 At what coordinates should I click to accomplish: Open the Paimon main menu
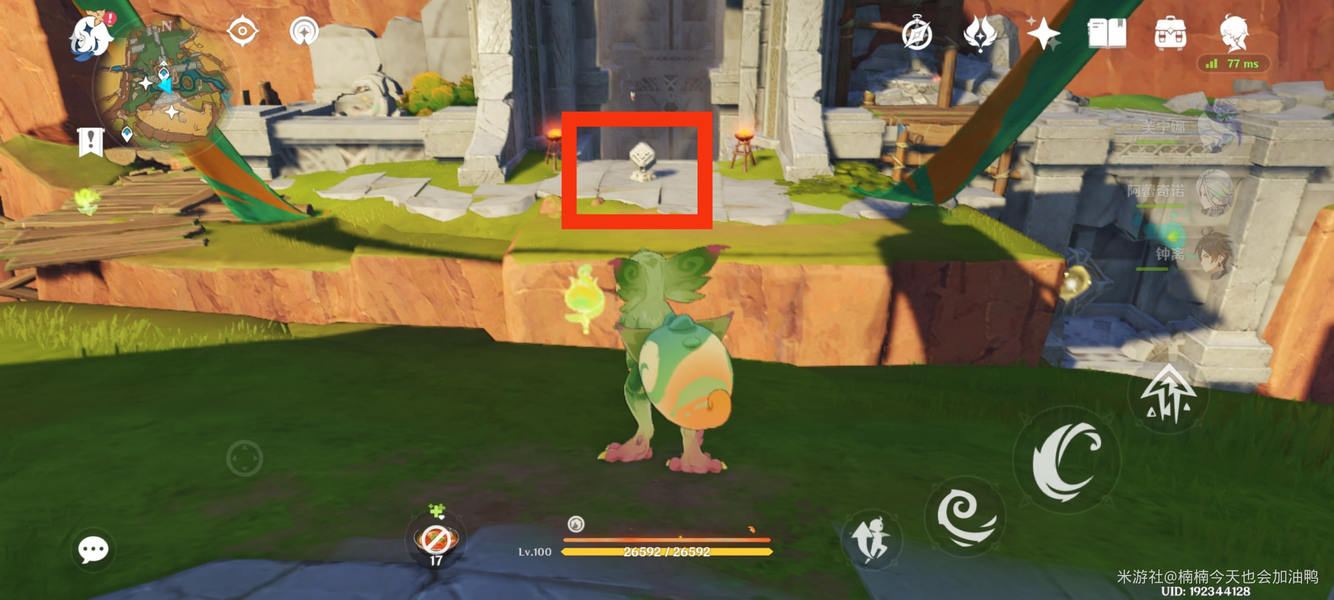(90, 37)
